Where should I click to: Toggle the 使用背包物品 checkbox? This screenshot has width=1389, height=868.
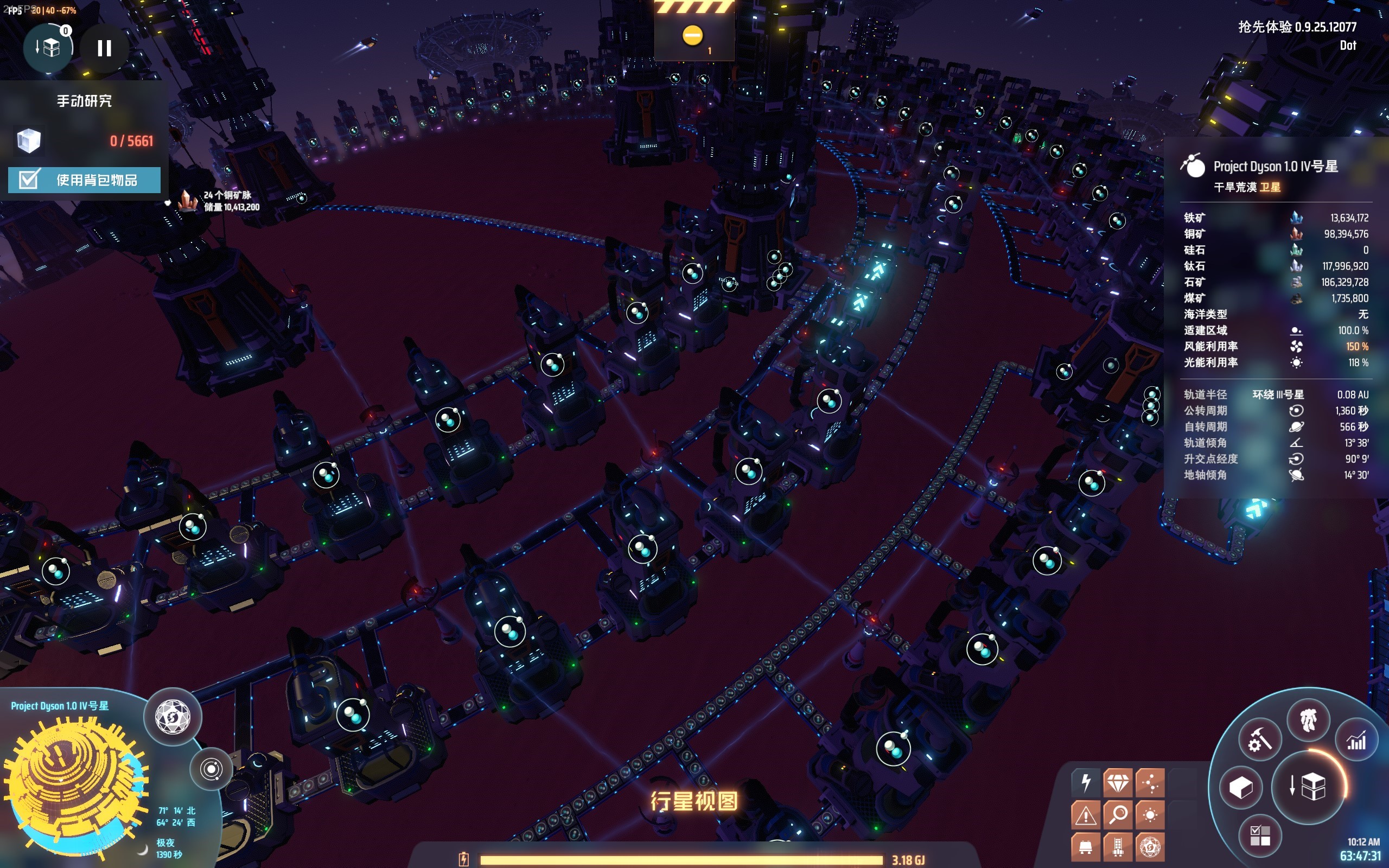29,180
